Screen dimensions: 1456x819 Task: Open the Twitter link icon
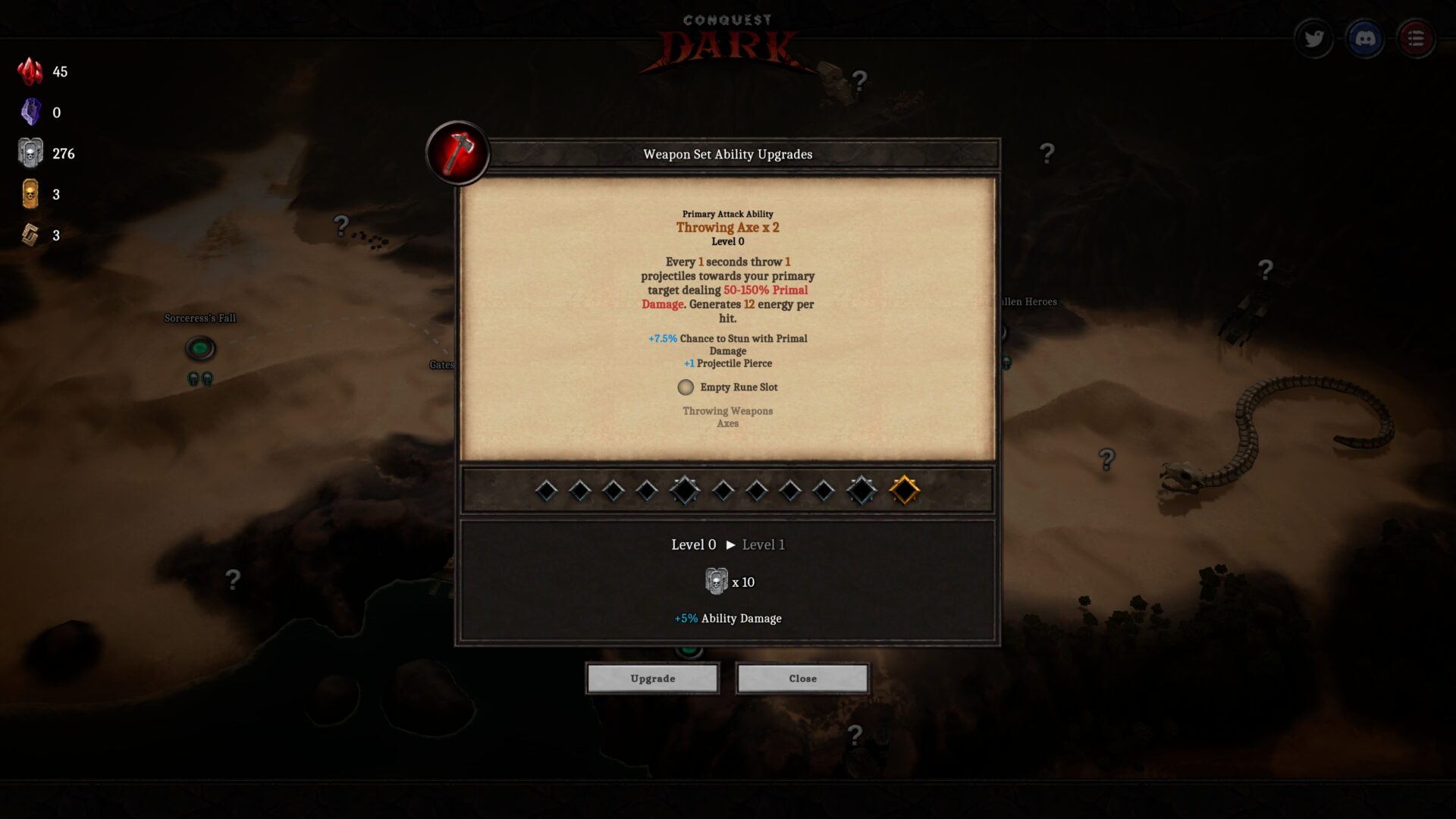[1313, 39]
